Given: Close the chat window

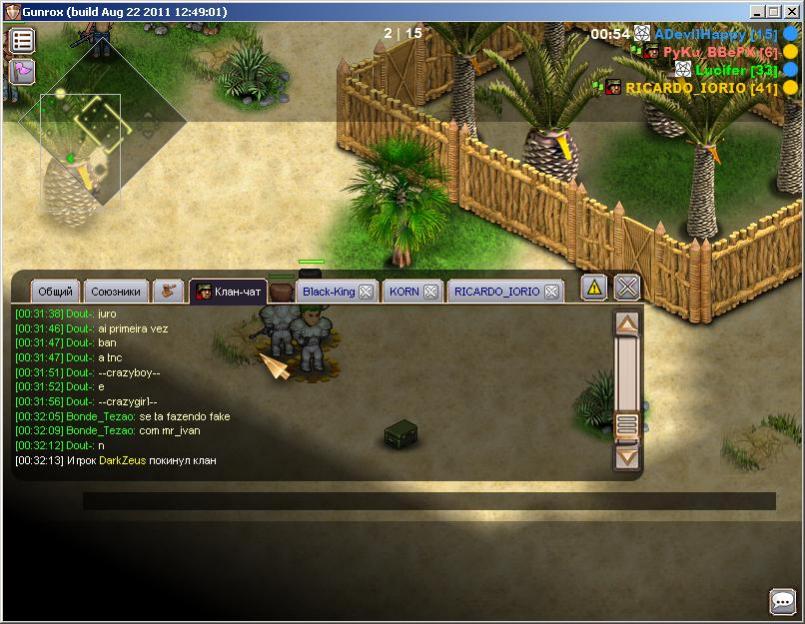Looking at the screenshot, I should pos(627,288).
